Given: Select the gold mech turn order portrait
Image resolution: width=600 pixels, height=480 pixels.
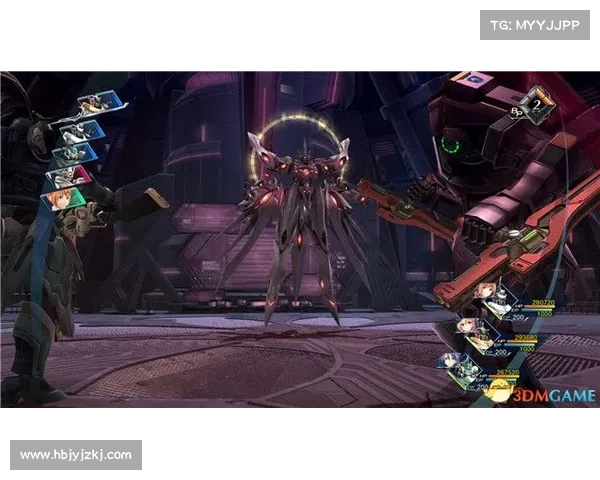Looking at the screenshot, I should pos(92,105).
